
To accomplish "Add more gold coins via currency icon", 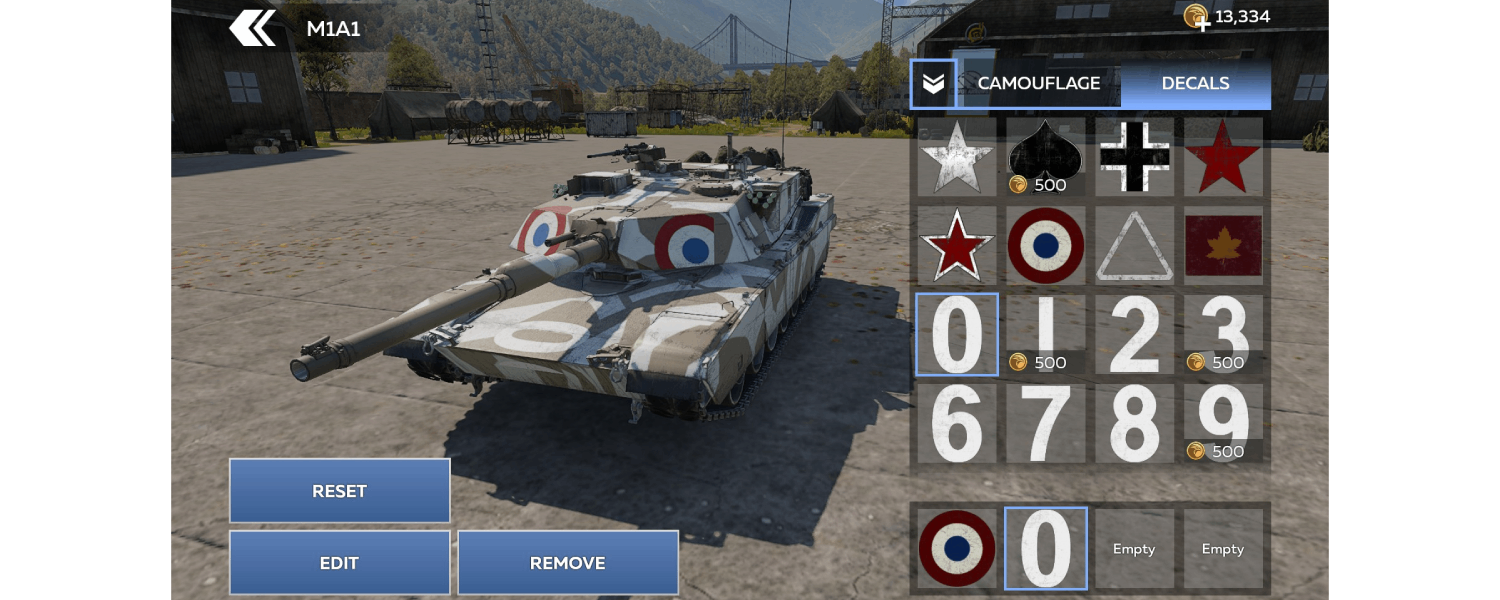I will [1197, 17].
